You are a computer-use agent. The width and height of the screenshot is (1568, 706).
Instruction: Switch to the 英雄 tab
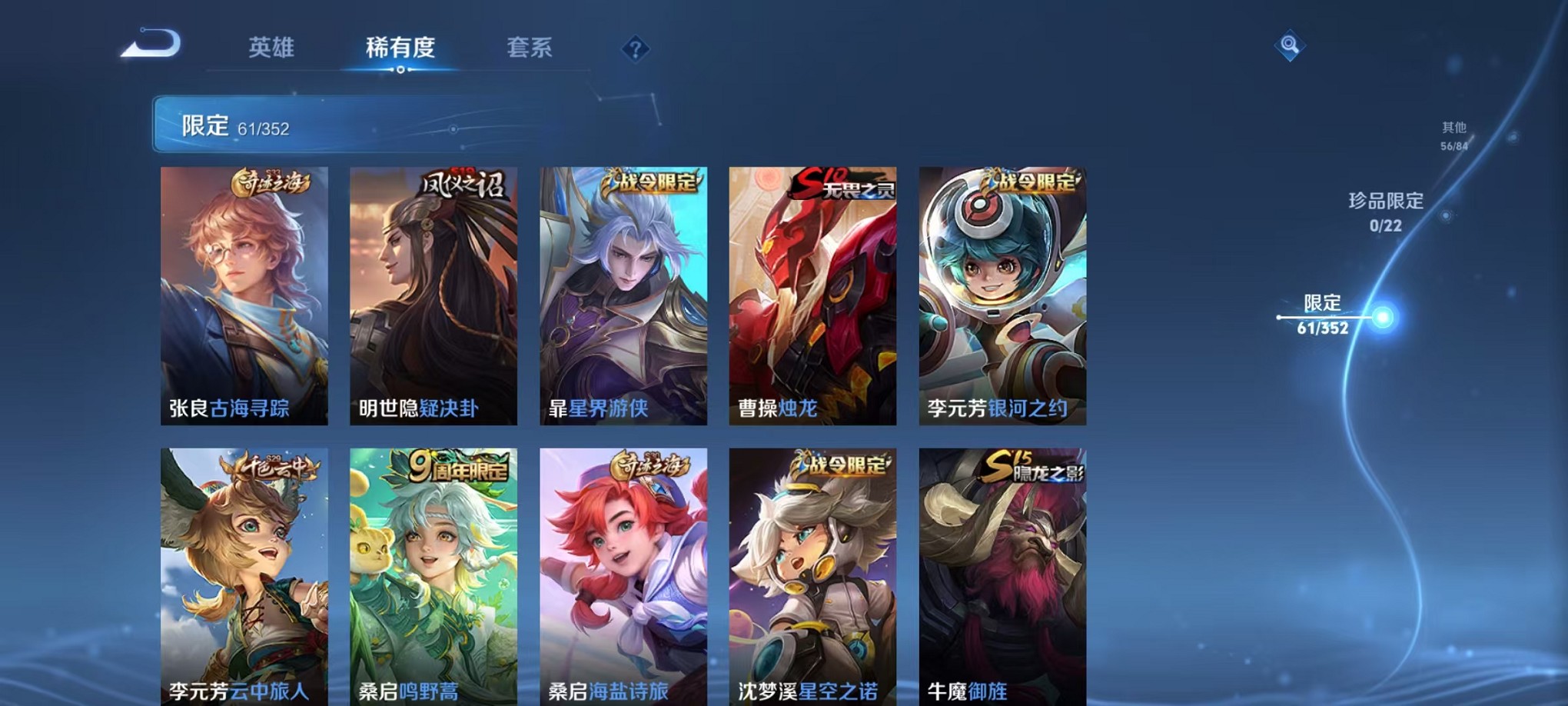[272, 48]
